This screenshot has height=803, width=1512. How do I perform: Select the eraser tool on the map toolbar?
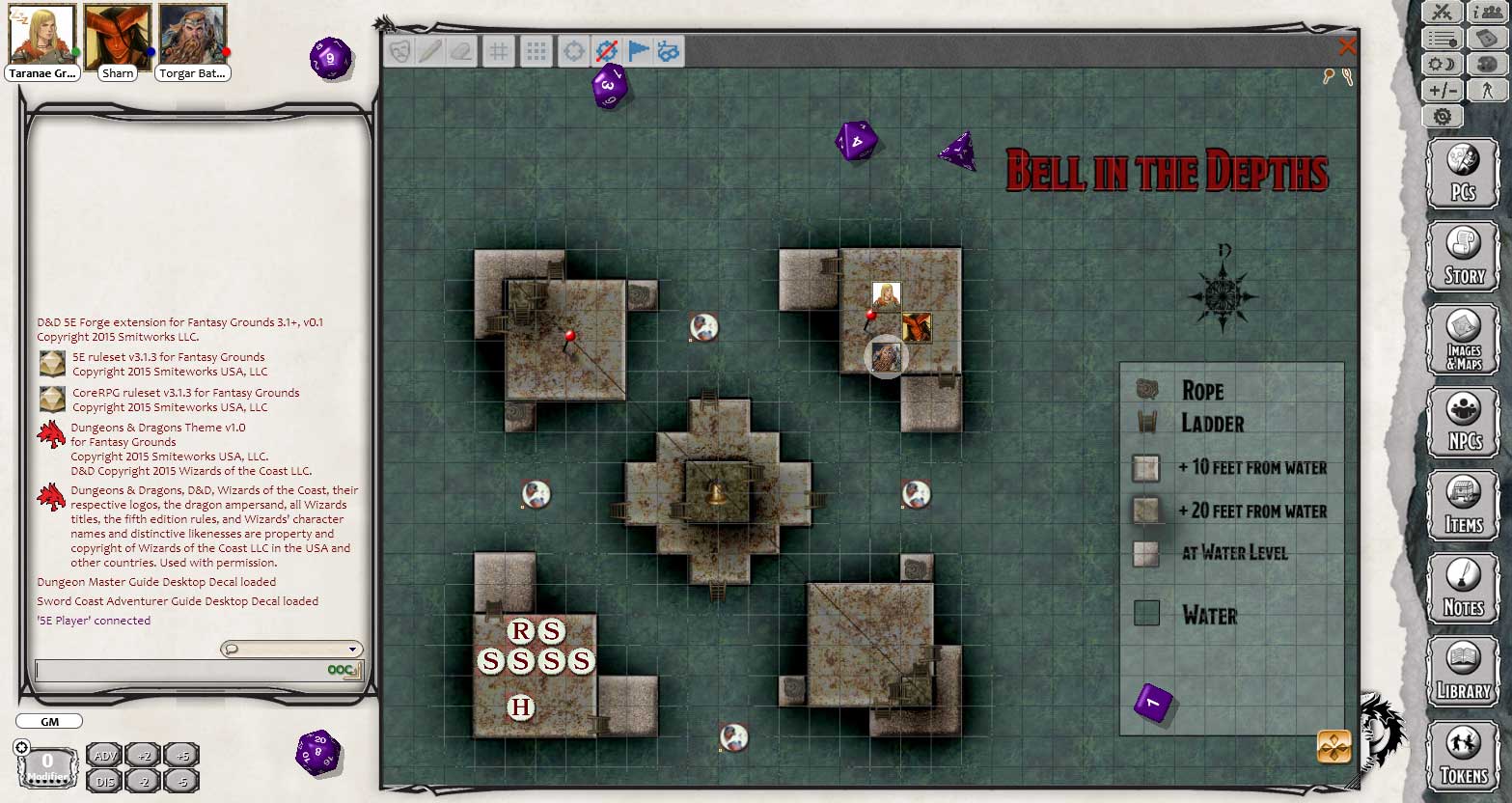[460, 51]
